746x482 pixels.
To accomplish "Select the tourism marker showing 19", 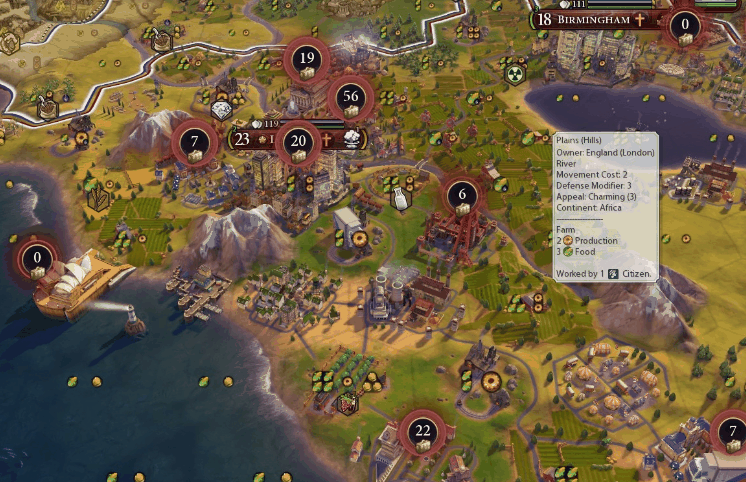I will point(307,60).
